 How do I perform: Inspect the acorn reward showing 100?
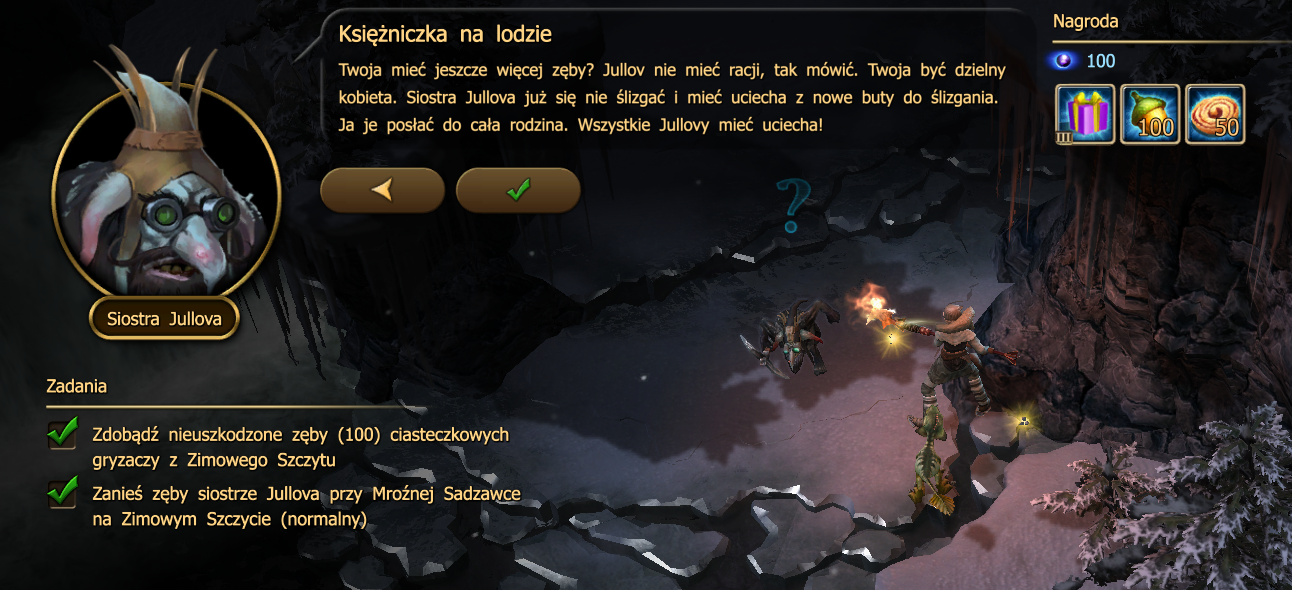pos(1150,114)
